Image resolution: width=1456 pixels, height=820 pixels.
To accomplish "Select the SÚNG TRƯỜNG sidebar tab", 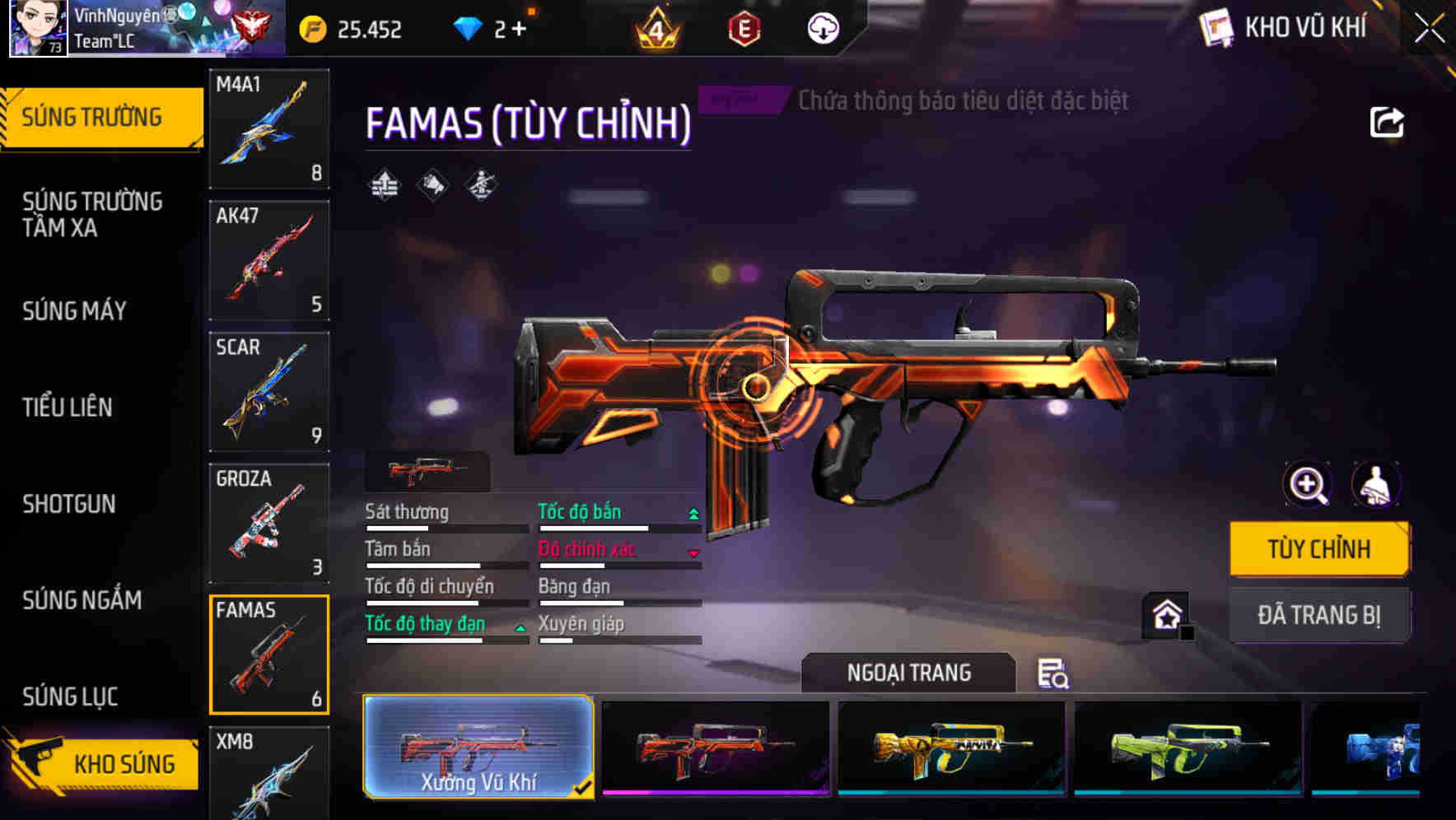I will tap(91, 116).
